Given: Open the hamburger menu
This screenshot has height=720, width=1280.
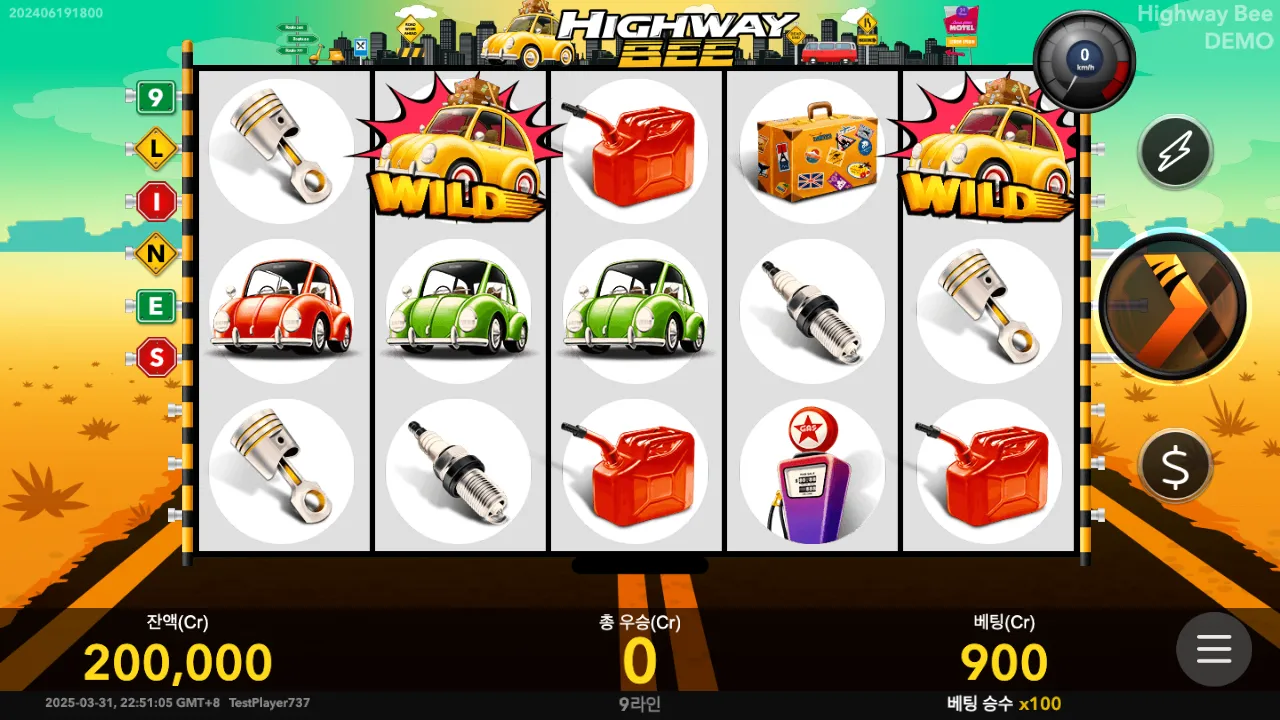Looking at the screenshot, I should click(x=1213, y=649).
